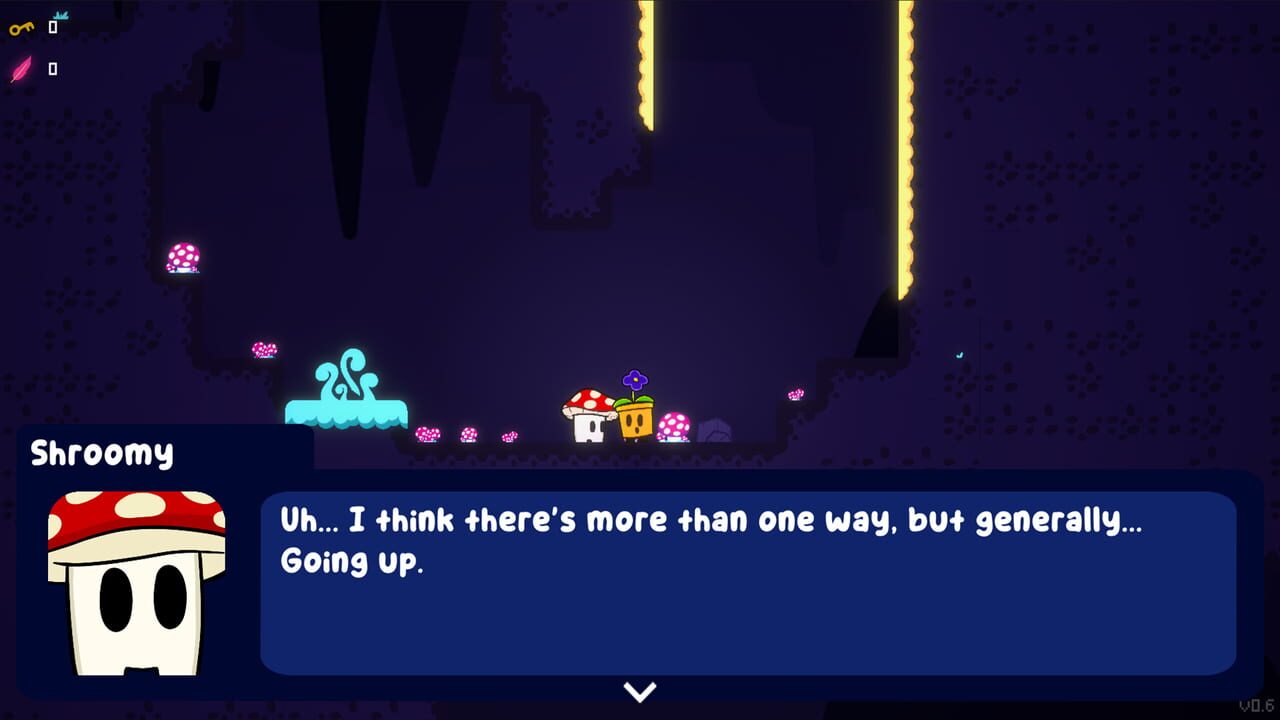Image resolution: width=1280 pixels, height=720 pixels.
Task: Click the golden key counter icon
Action: pos(20,27)
